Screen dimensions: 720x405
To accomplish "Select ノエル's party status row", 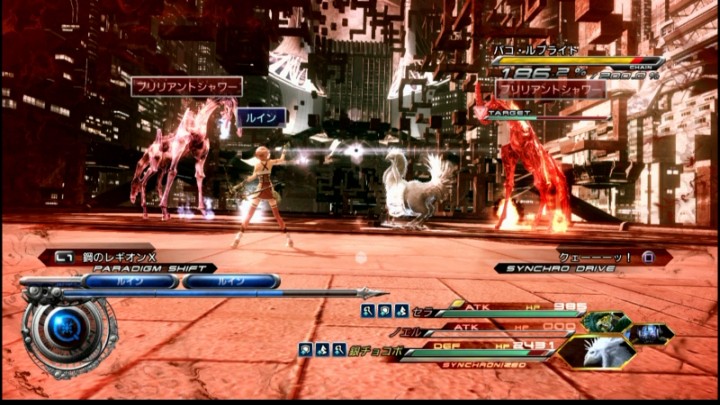I will [490, 327].
